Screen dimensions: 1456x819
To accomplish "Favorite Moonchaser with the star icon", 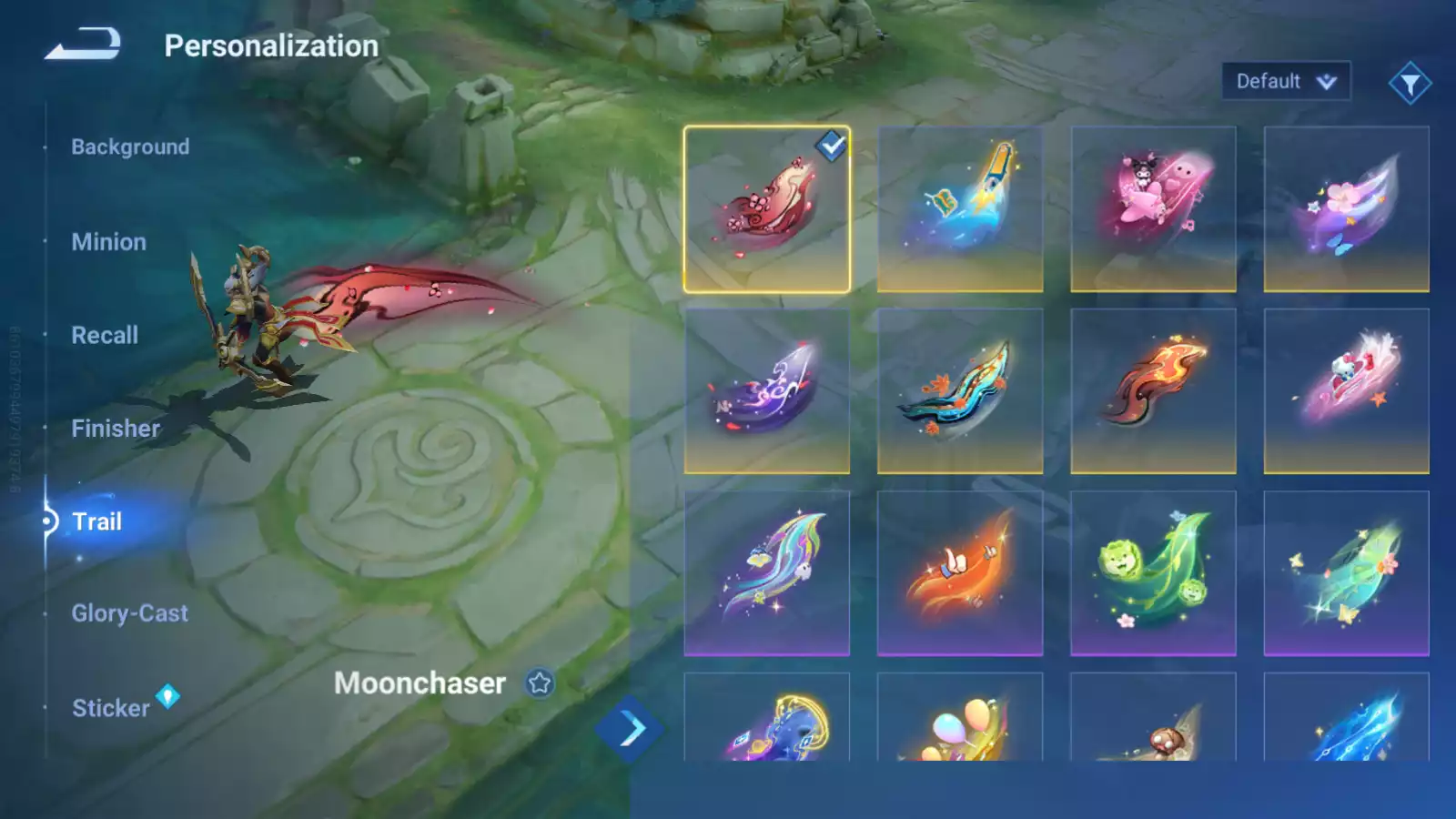I will (540, 682).
